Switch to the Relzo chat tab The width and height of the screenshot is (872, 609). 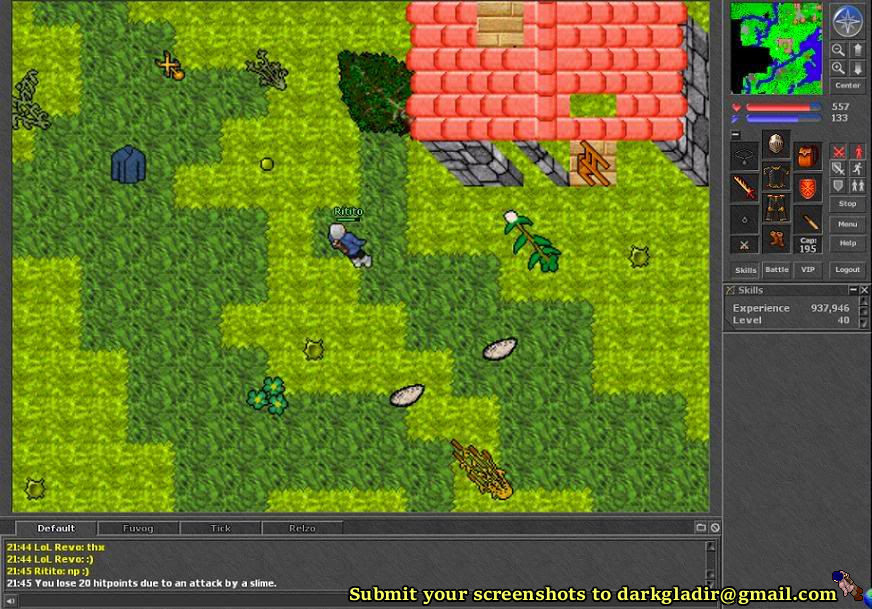click(301, 528)
